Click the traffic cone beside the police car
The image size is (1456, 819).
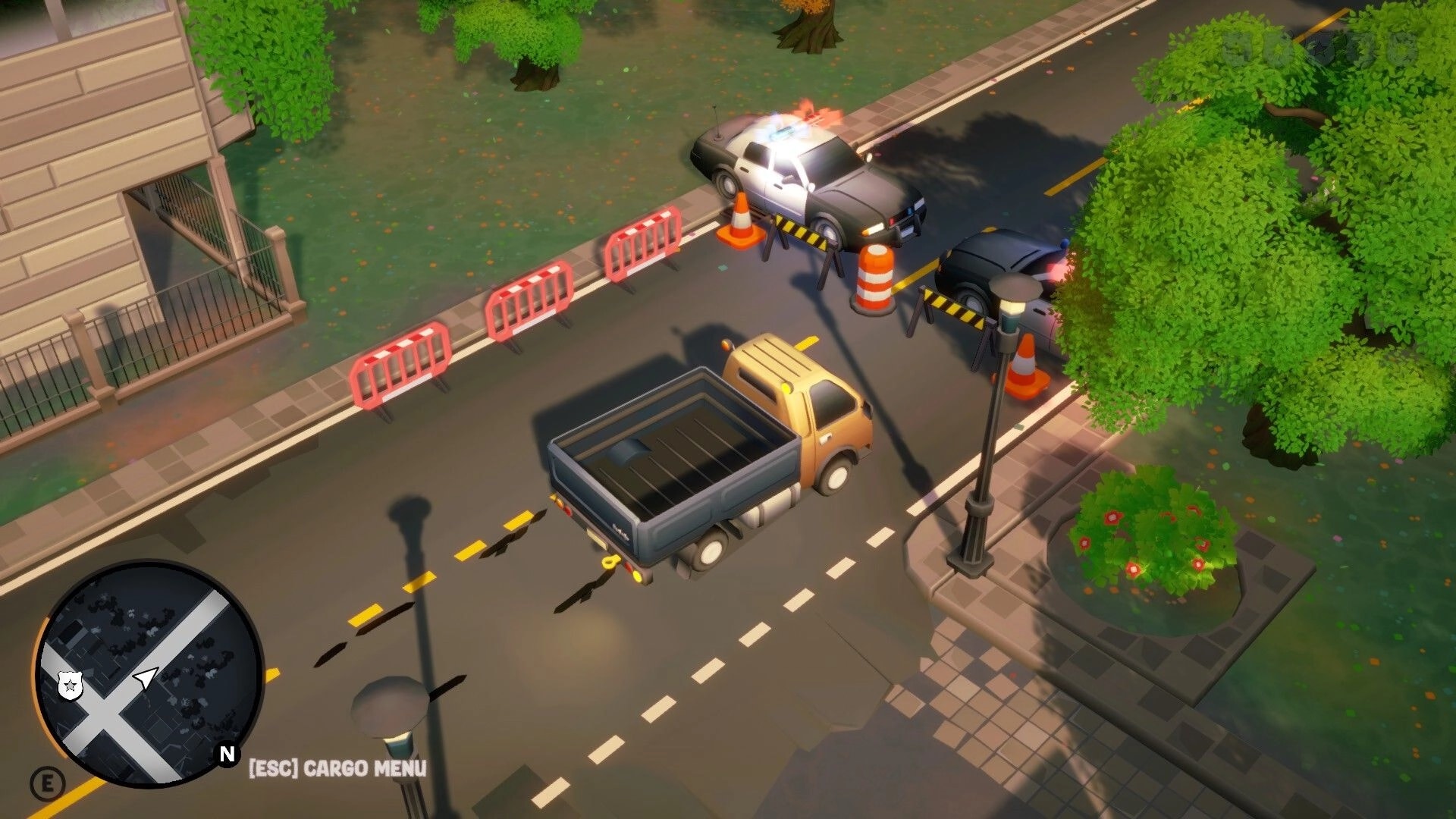pos(739,220)
